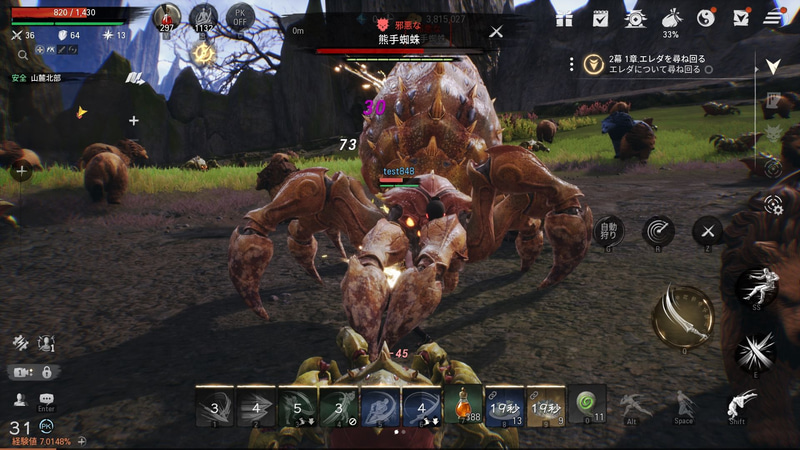Click the plus button at left edge
This screenshot has width=800, height=450.
(21, 171)
